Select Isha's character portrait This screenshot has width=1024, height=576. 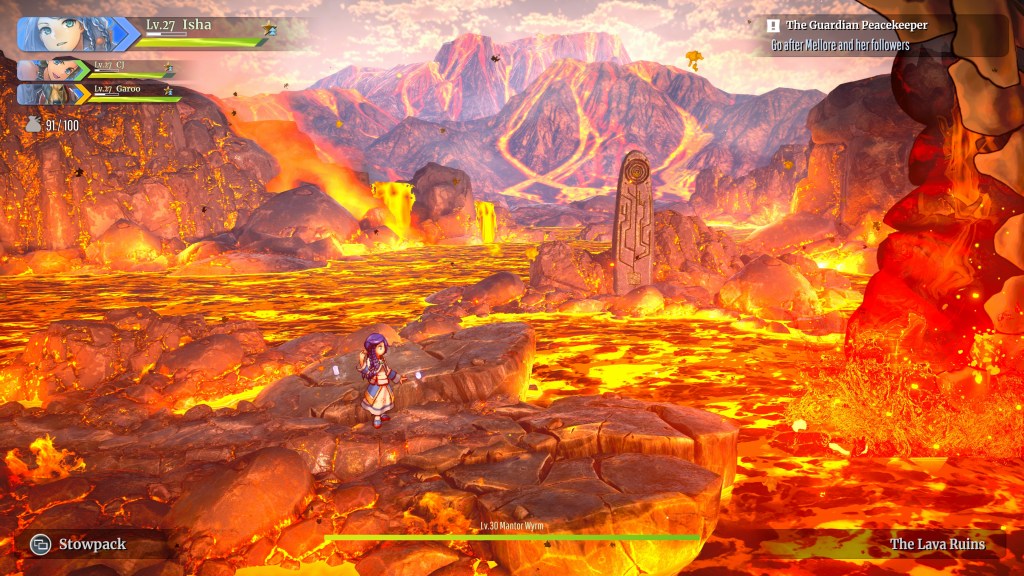tap(66, 33)
